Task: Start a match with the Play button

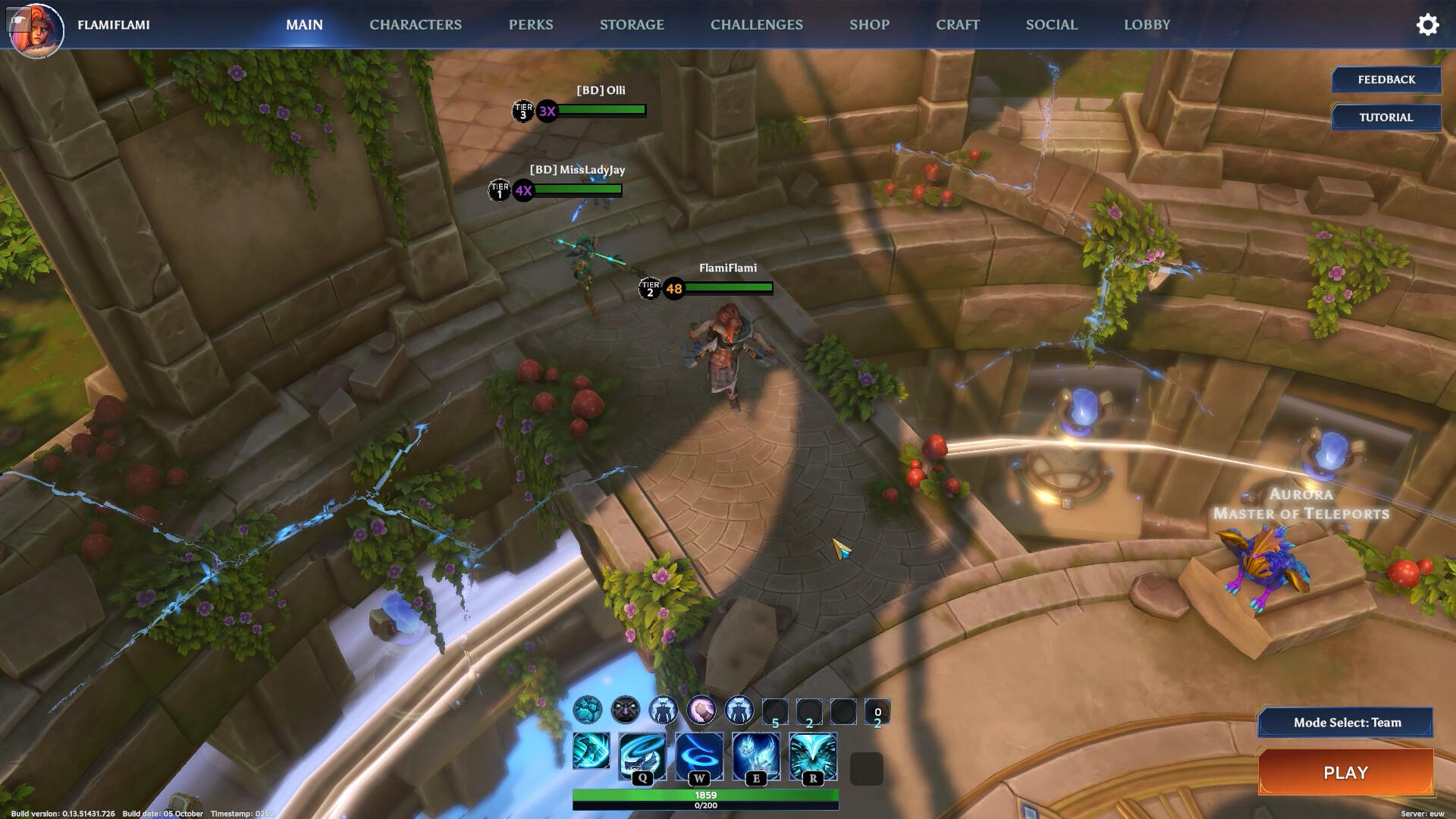Action: pos(1345,773)
